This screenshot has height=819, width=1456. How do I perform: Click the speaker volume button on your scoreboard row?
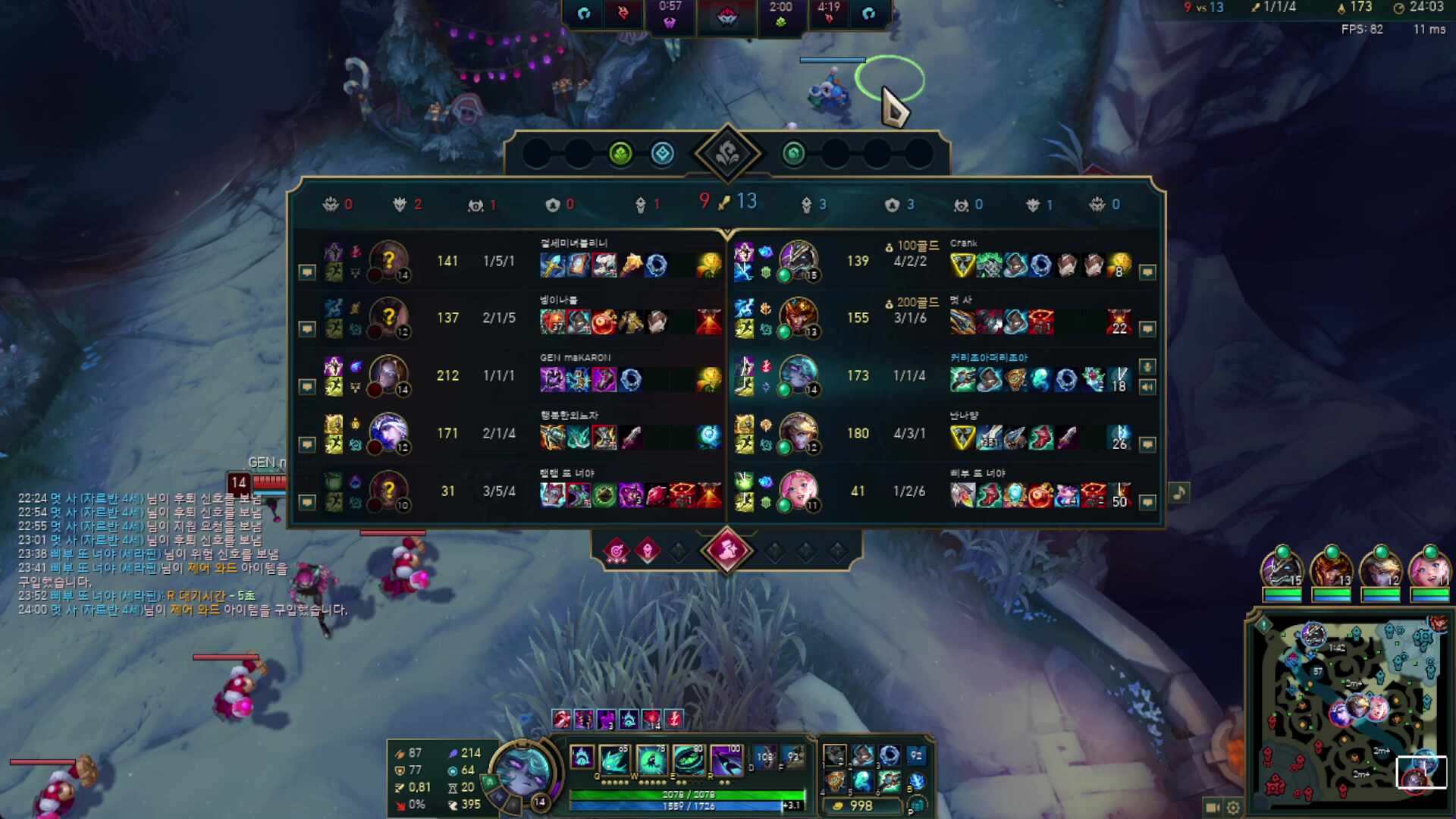1147,387
